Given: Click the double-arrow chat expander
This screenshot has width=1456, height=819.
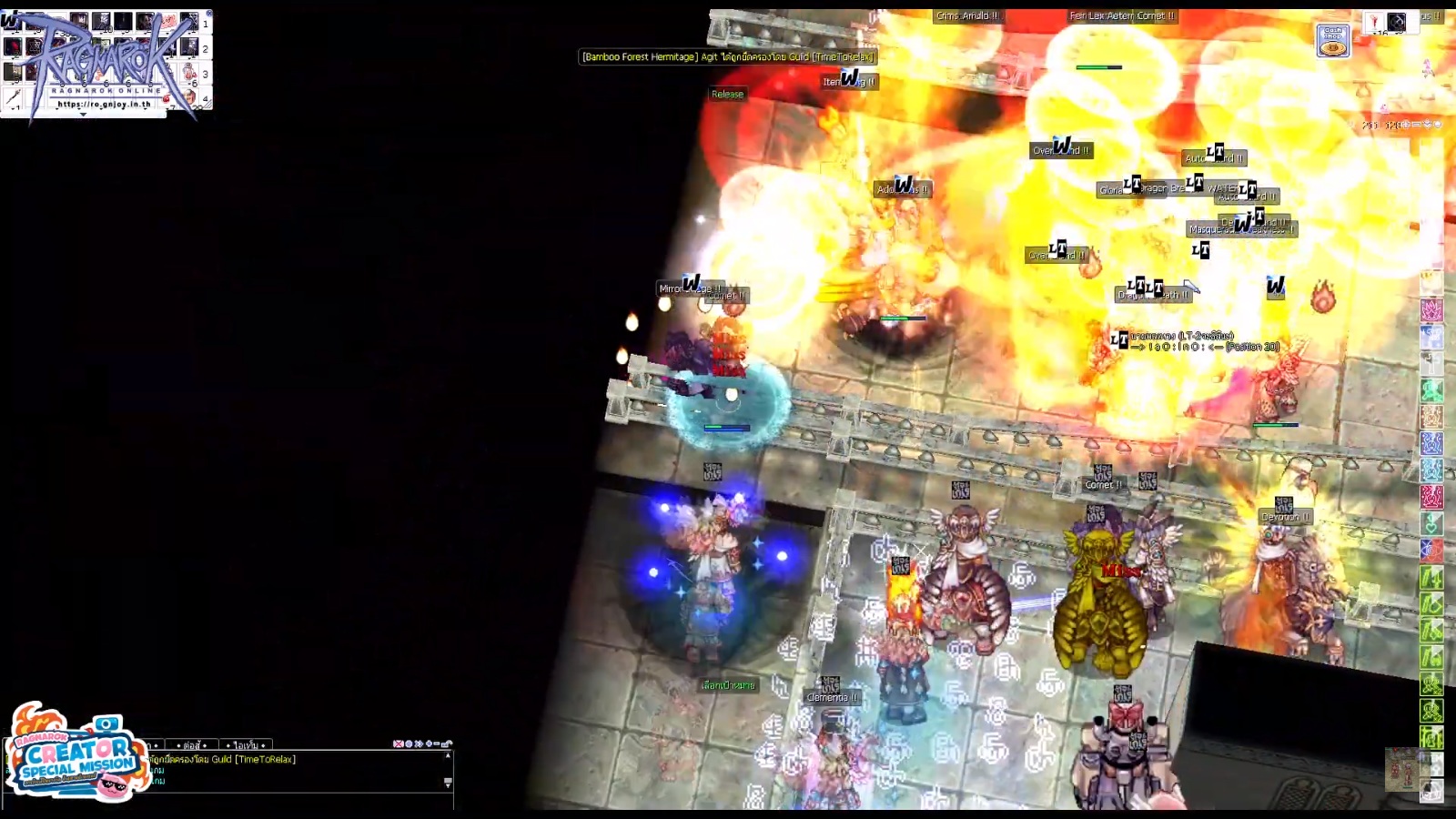Looking at the screenshot, I should pyautogui.click(x=418, y=744).
